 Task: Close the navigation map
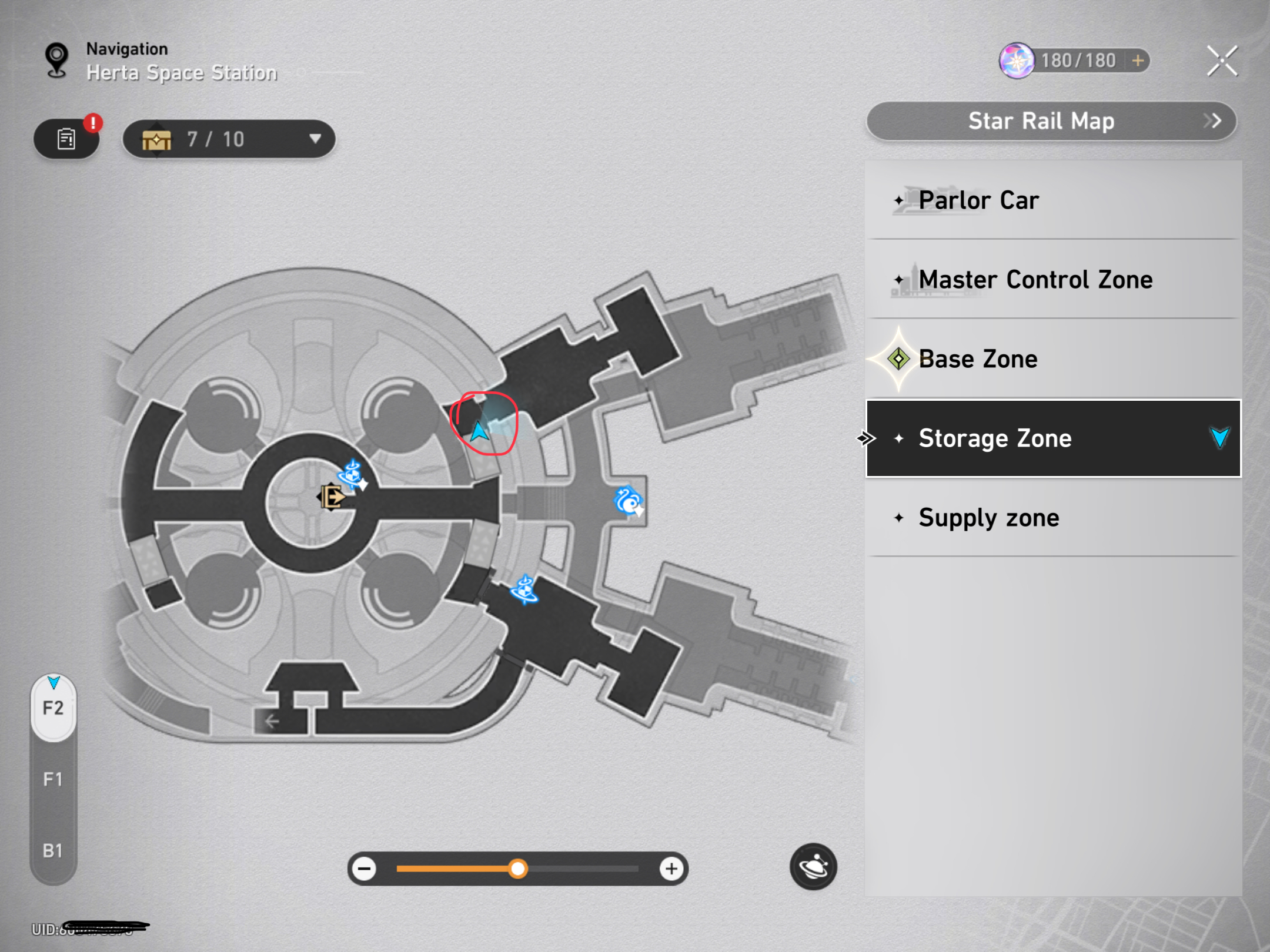tap(1222, 61)
